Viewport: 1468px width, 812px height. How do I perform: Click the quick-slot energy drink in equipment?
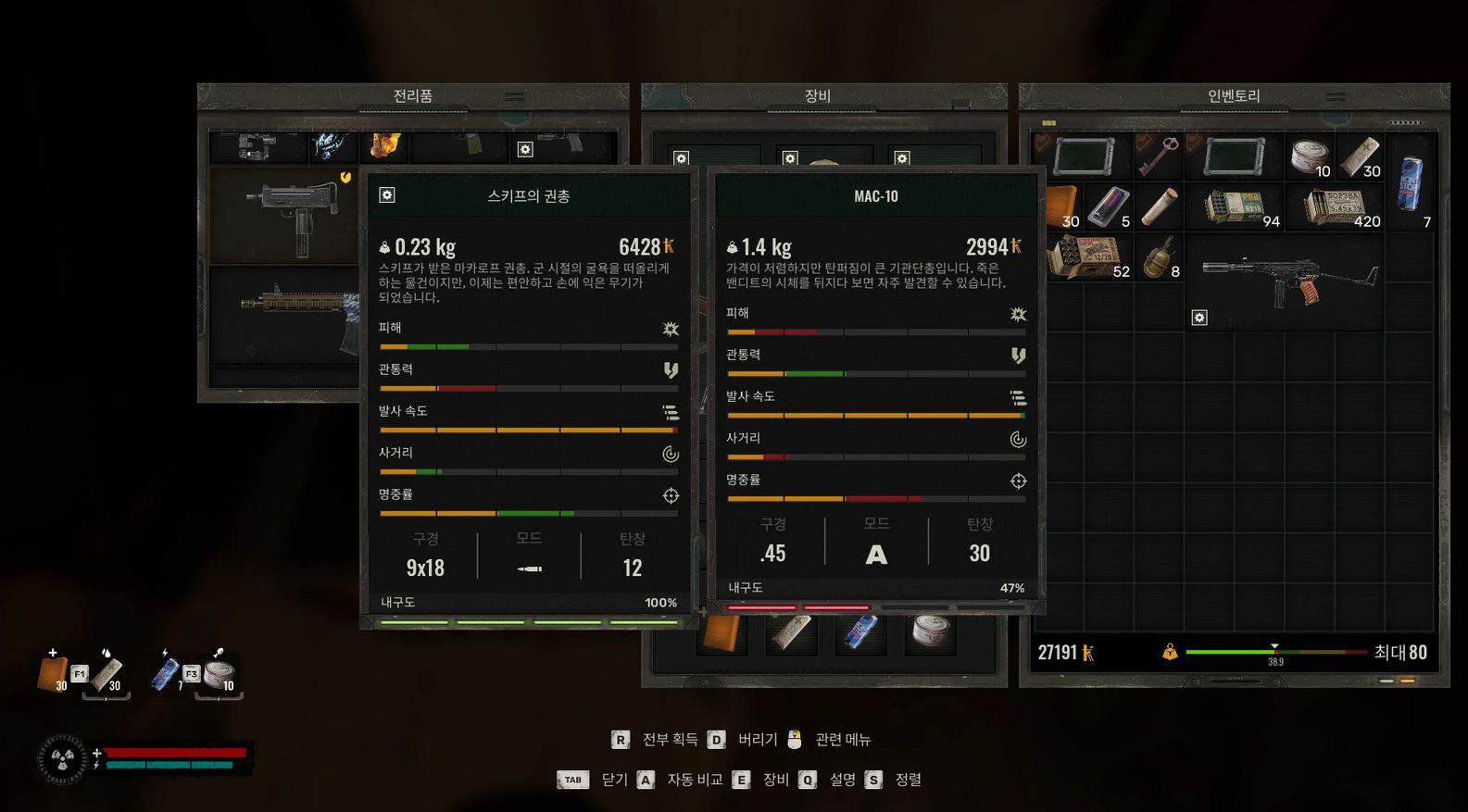coord(860,632)
